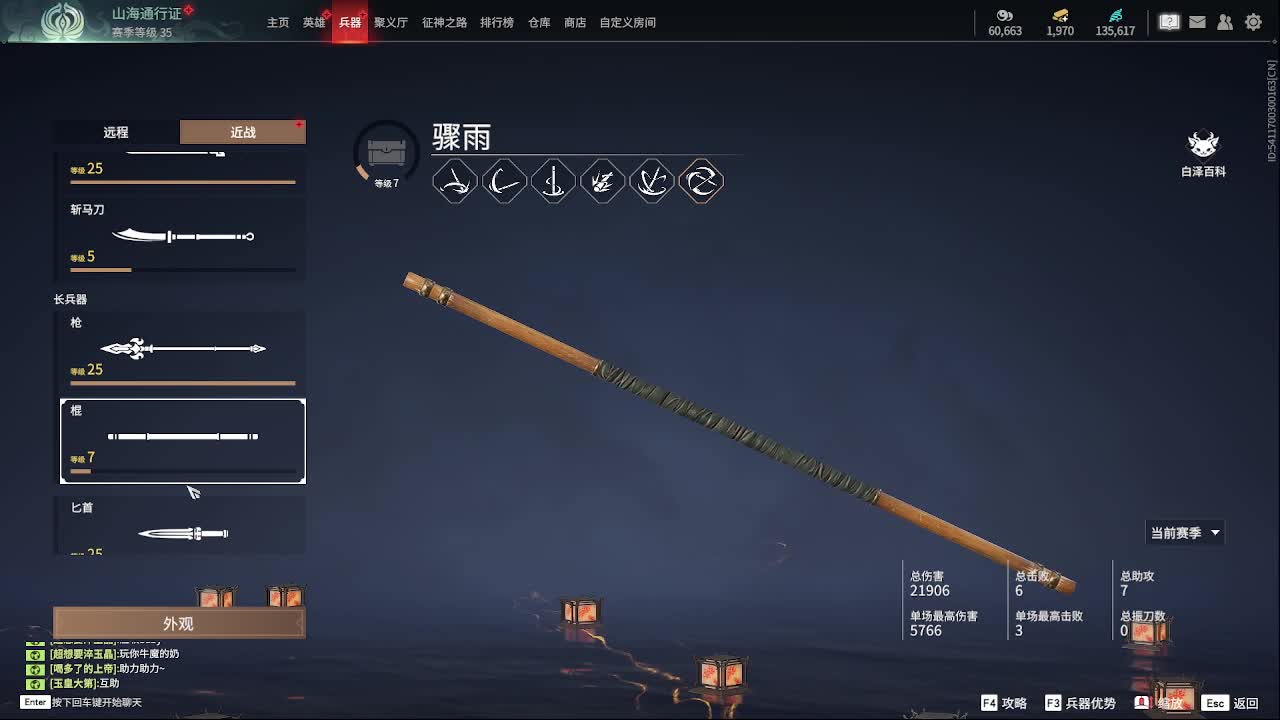1280x720 pixels.
Task: Open the 当前赛季 season dropdown
Action: [1184, 532]
